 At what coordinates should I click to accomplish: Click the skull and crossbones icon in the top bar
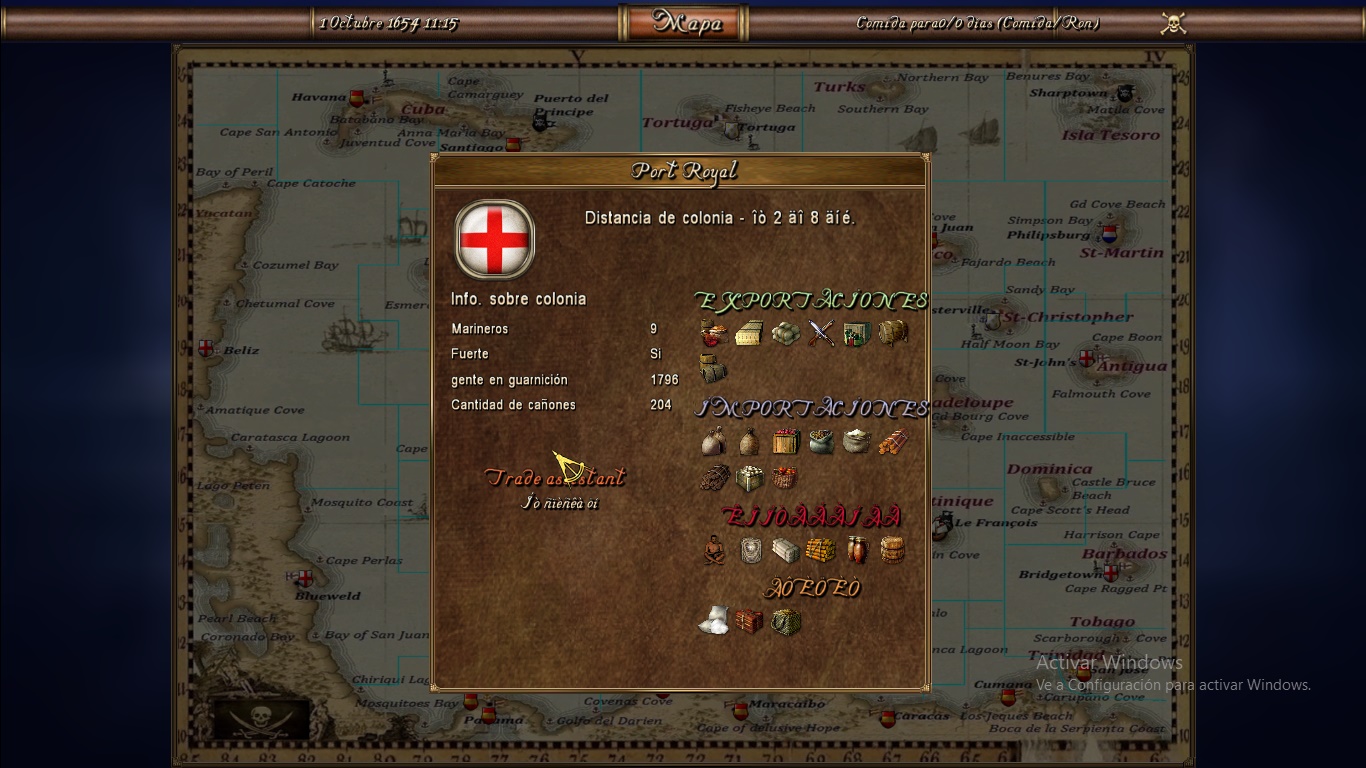click(1173, 23)
